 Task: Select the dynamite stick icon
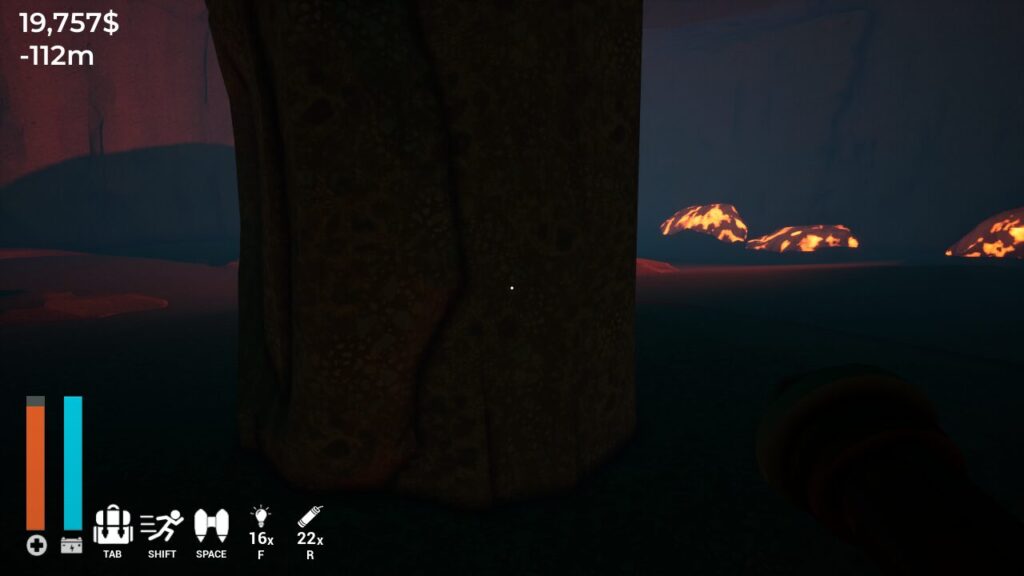(308, 516)
